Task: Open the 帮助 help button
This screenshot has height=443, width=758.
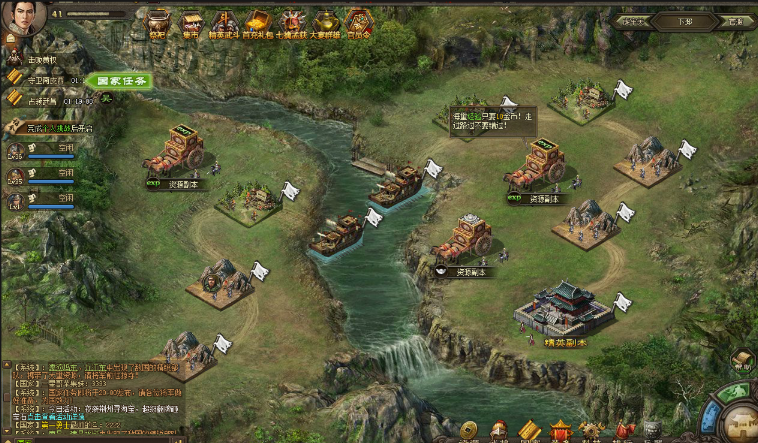Action: (x=741, y=361)
